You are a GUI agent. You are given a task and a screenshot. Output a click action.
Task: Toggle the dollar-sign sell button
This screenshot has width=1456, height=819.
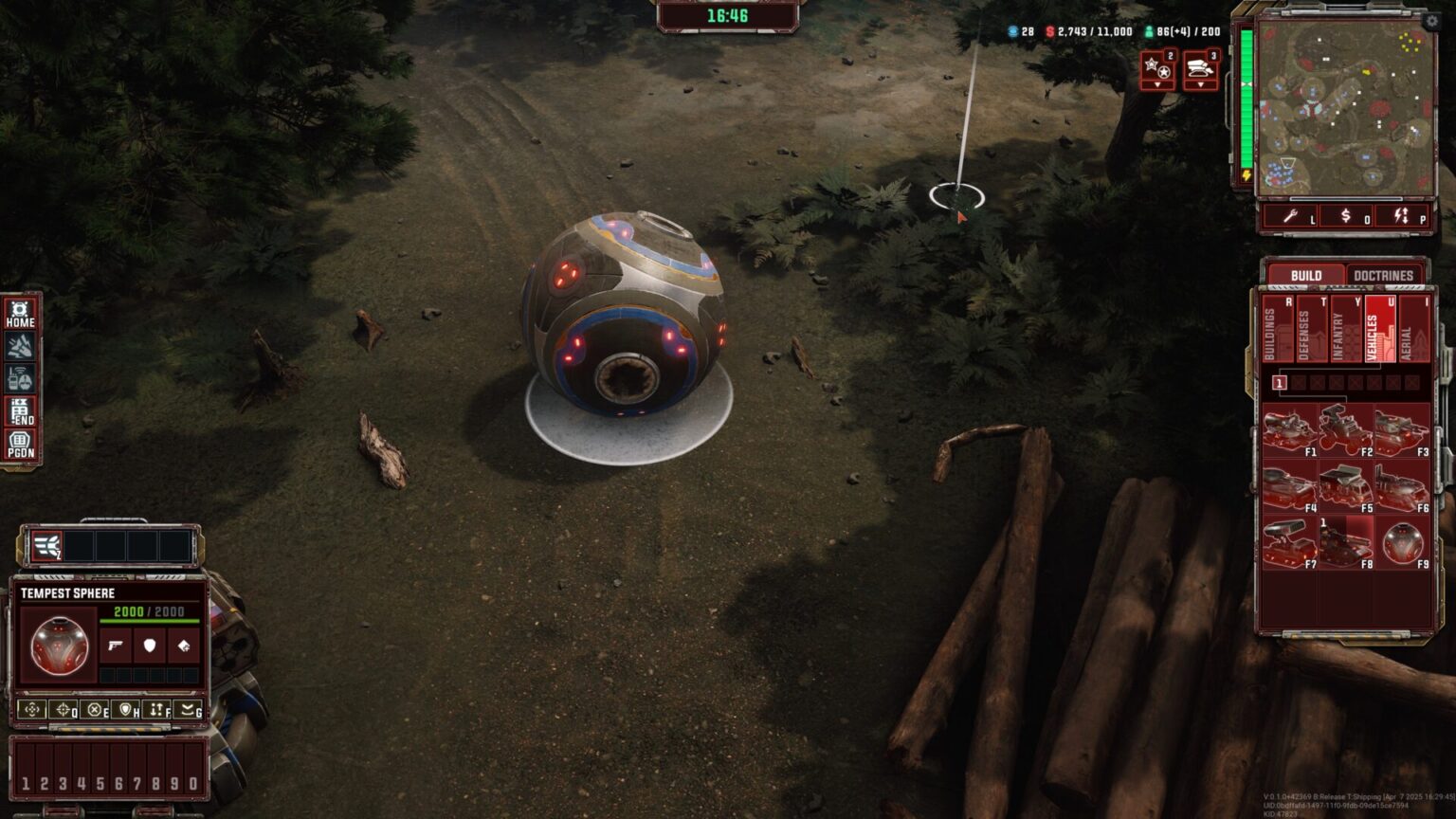pyautogui.click(x=1346, y=217)
